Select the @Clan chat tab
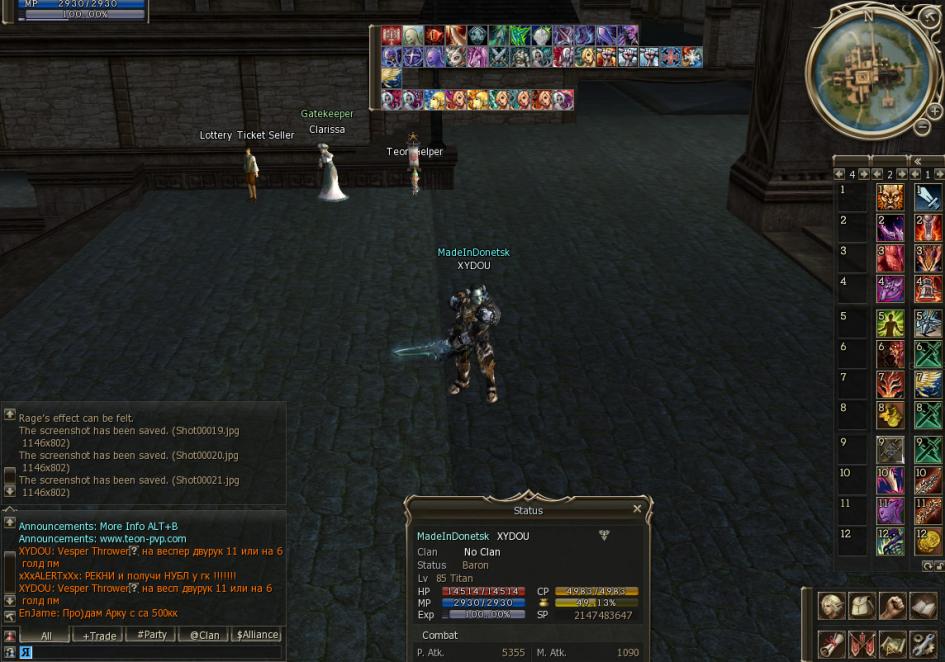Viewport: 945px width, 662px height. click(204, 635)
